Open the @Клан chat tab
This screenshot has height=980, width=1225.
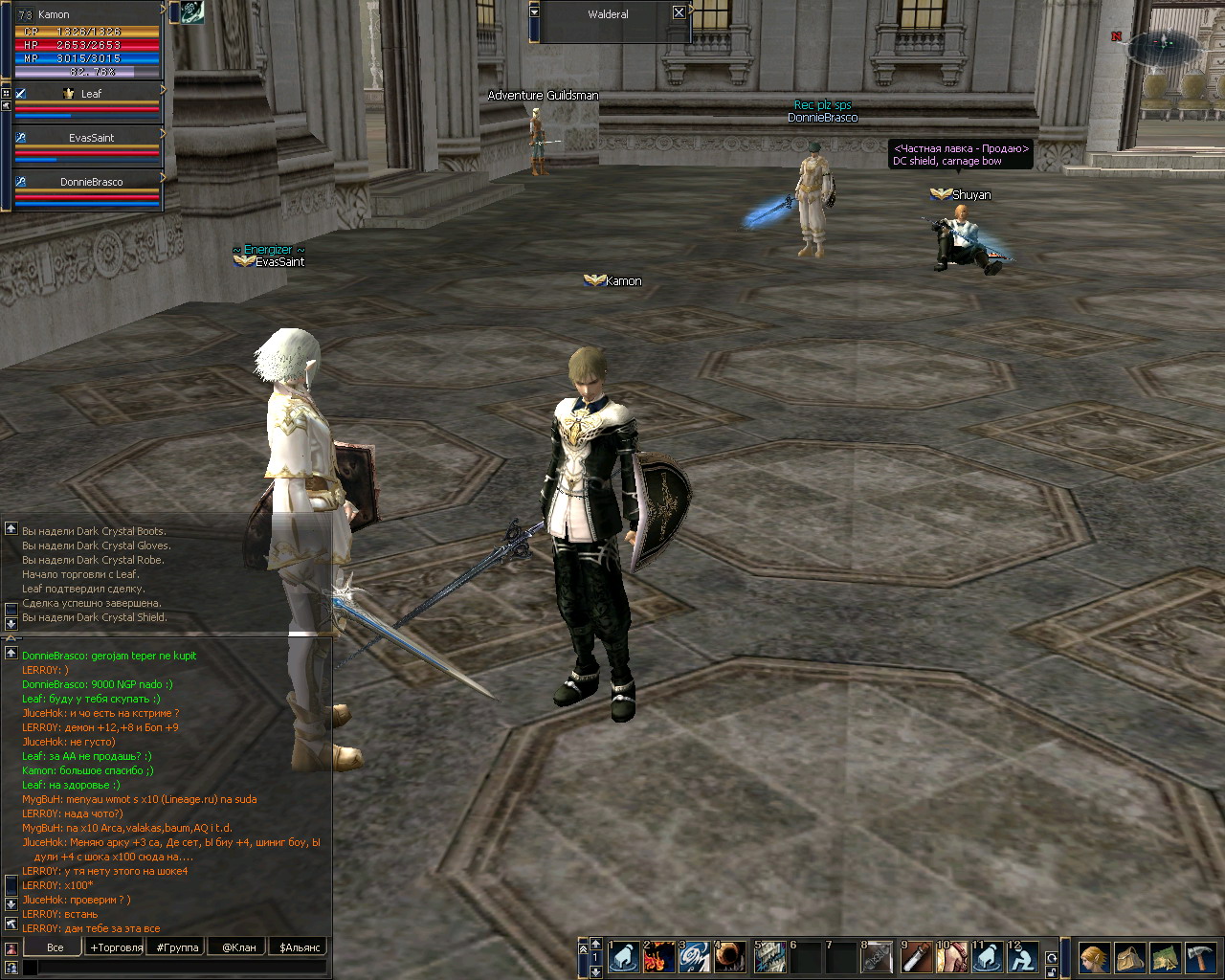tap(238, 947)
